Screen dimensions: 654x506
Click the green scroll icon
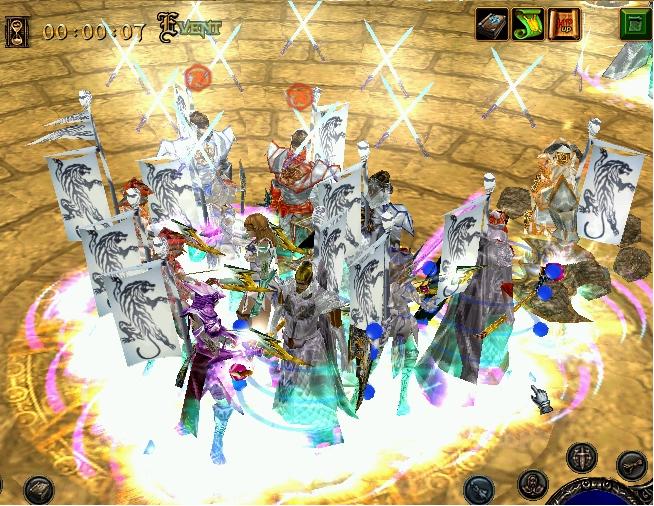527,24
